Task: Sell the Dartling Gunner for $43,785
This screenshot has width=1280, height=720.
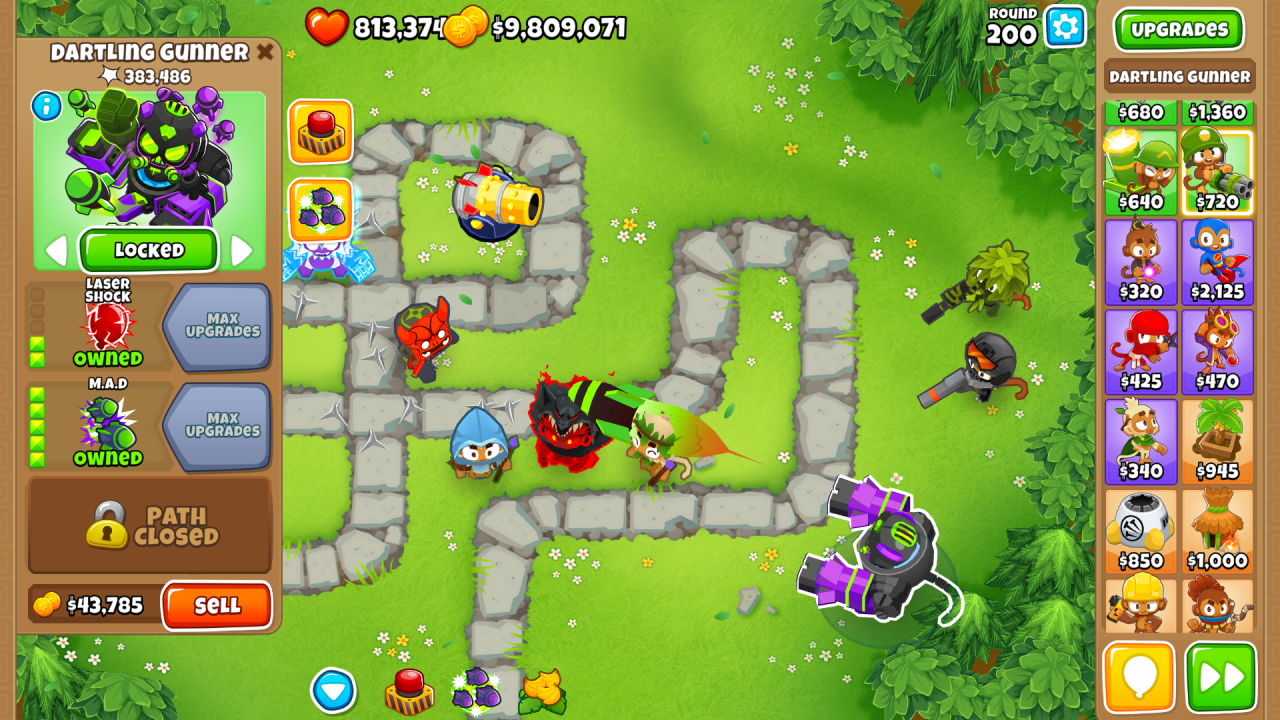Action: click(x=218, y=607)
